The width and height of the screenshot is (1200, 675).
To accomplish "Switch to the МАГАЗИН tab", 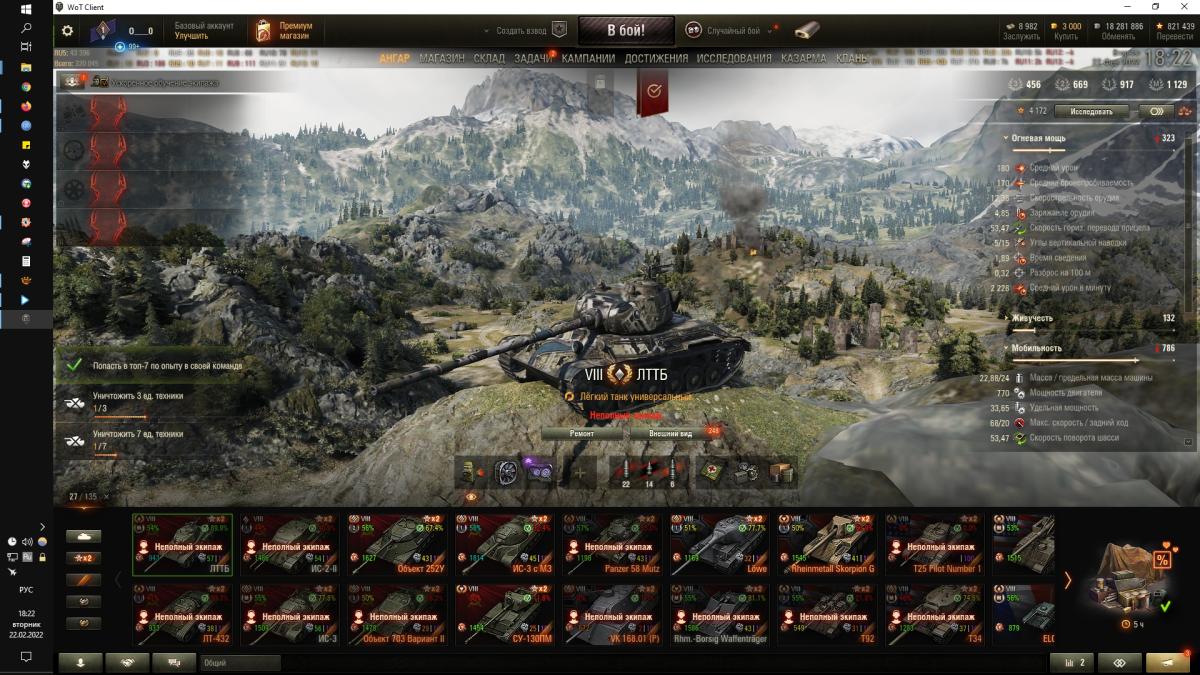I will pyautogui.click(x=441, y=58).
